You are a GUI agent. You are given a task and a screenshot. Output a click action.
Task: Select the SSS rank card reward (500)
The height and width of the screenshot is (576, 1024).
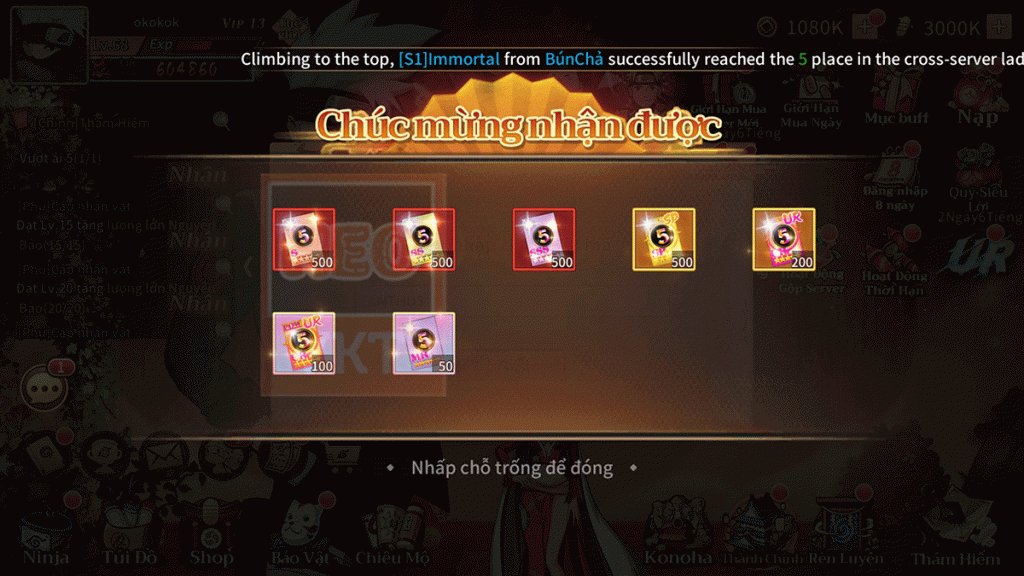click(x=544, y=239)
